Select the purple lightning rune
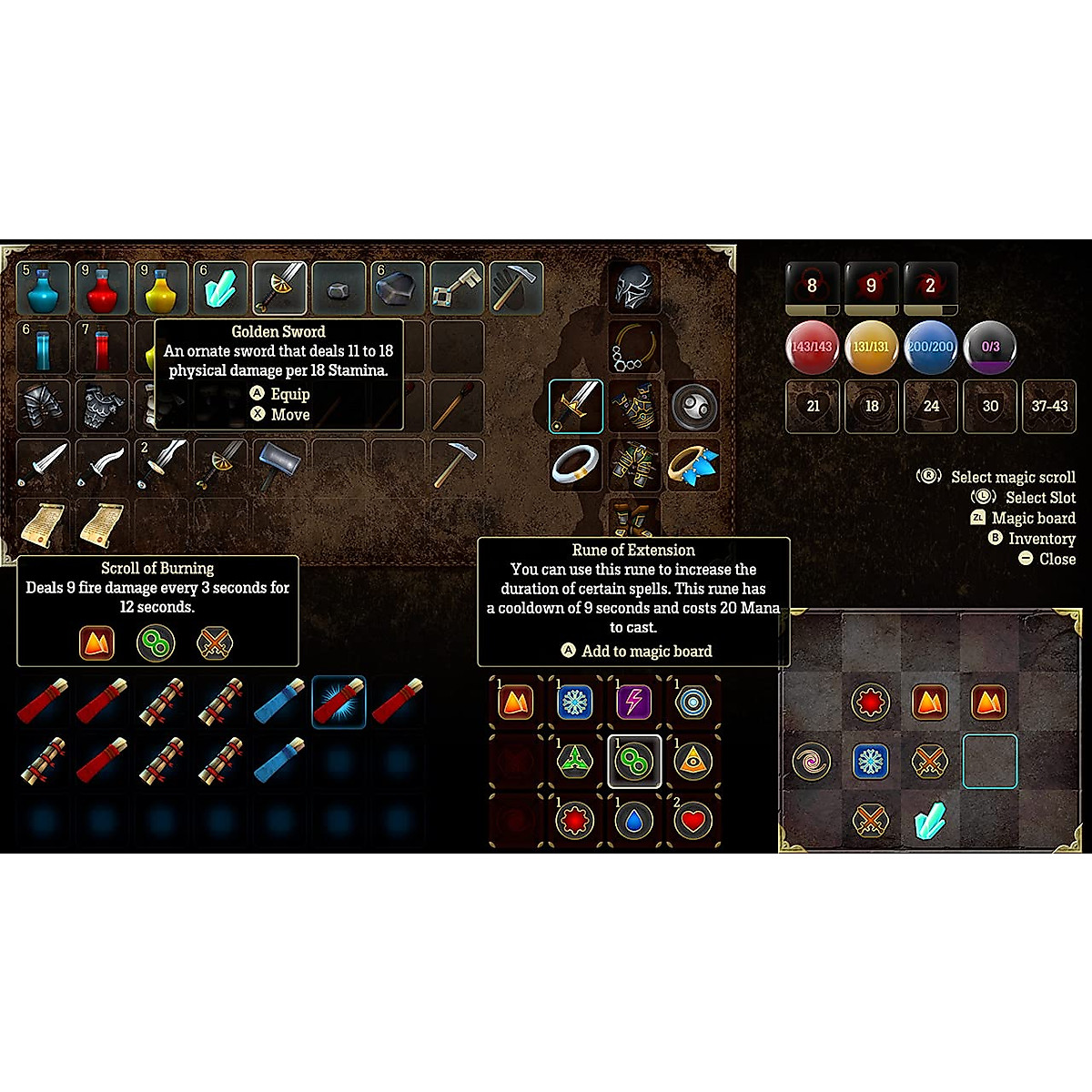Viewport: 1092px width, 1092px height. 633,702
